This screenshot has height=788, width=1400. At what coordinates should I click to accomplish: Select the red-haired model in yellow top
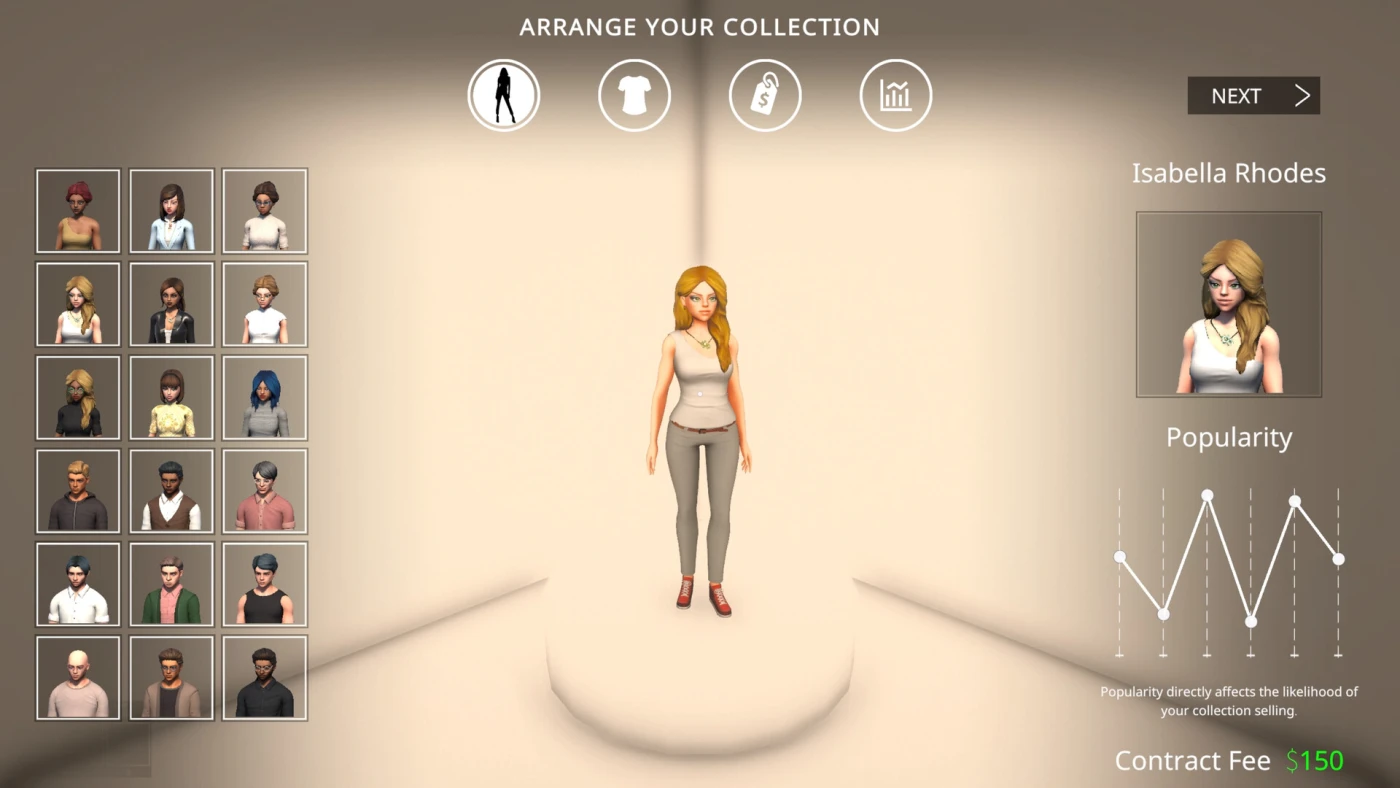click(x=78, y=211)
